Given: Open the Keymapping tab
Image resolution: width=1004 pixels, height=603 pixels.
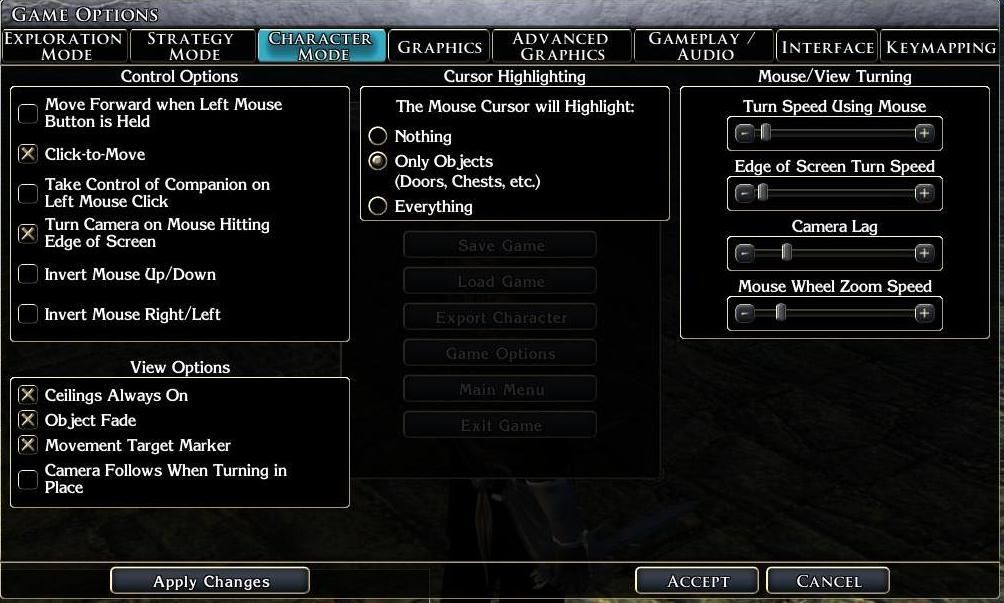Looking at the screenshot, I should pos(940,47).
